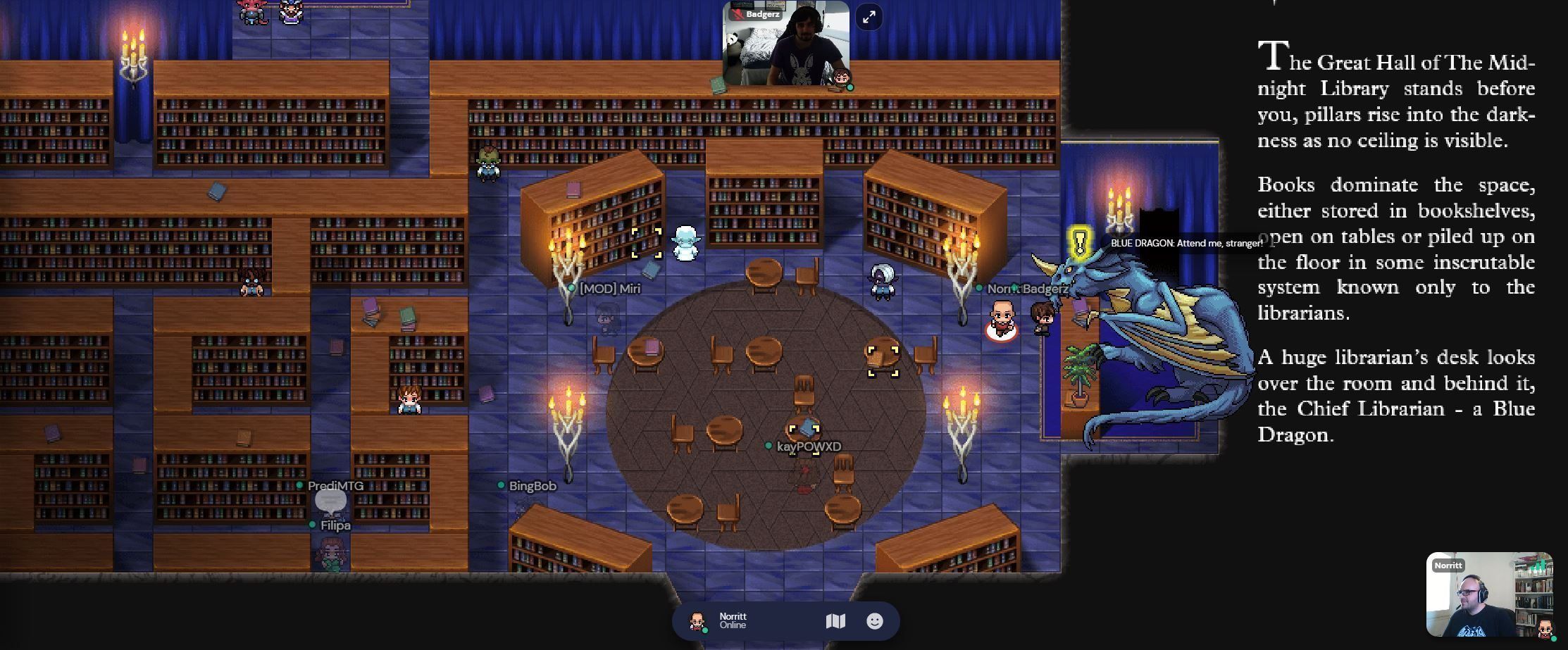The height and width of the screenshot is (650, 1568).
Task: Open the emoji reactions smiley button
Action: coord(874,621)
